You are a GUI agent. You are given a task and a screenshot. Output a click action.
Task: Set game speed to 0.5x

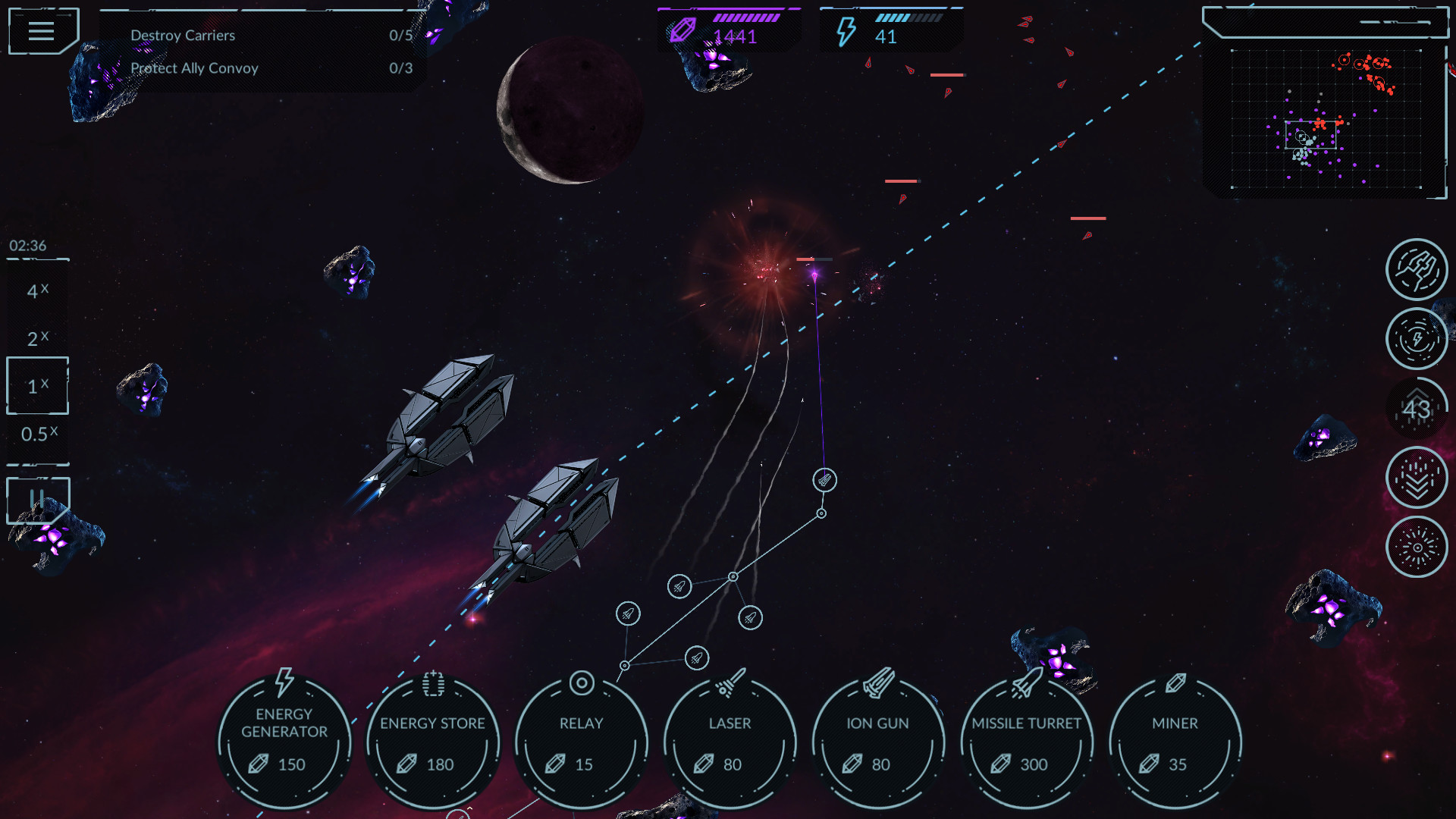pyautogui.click(x=36, y=434)
